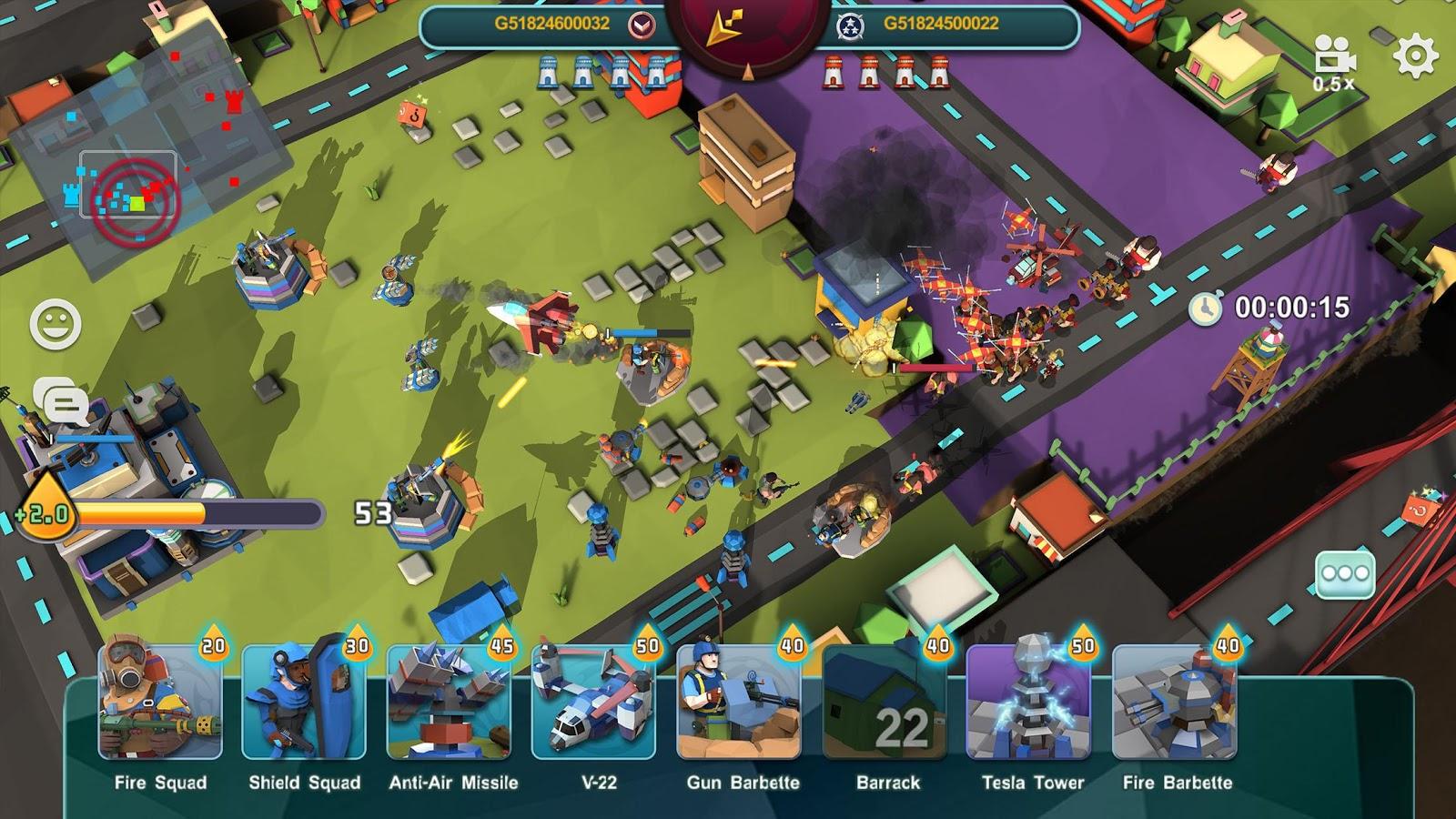Pick the Anti-Air Missile card
Image resolution: width=1456 pixels, height=819 pixels.
click(450, 702)
